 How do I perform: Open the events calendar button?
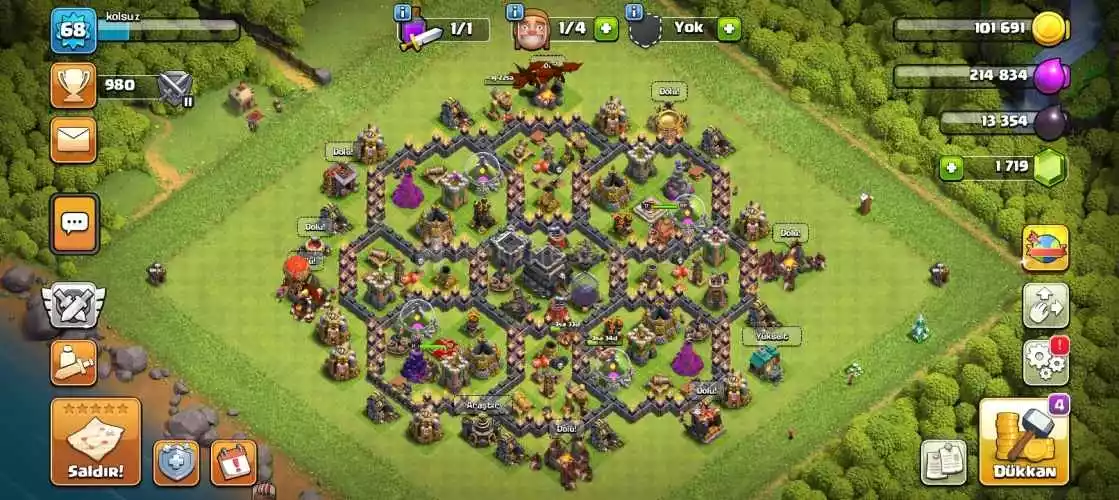233,462
